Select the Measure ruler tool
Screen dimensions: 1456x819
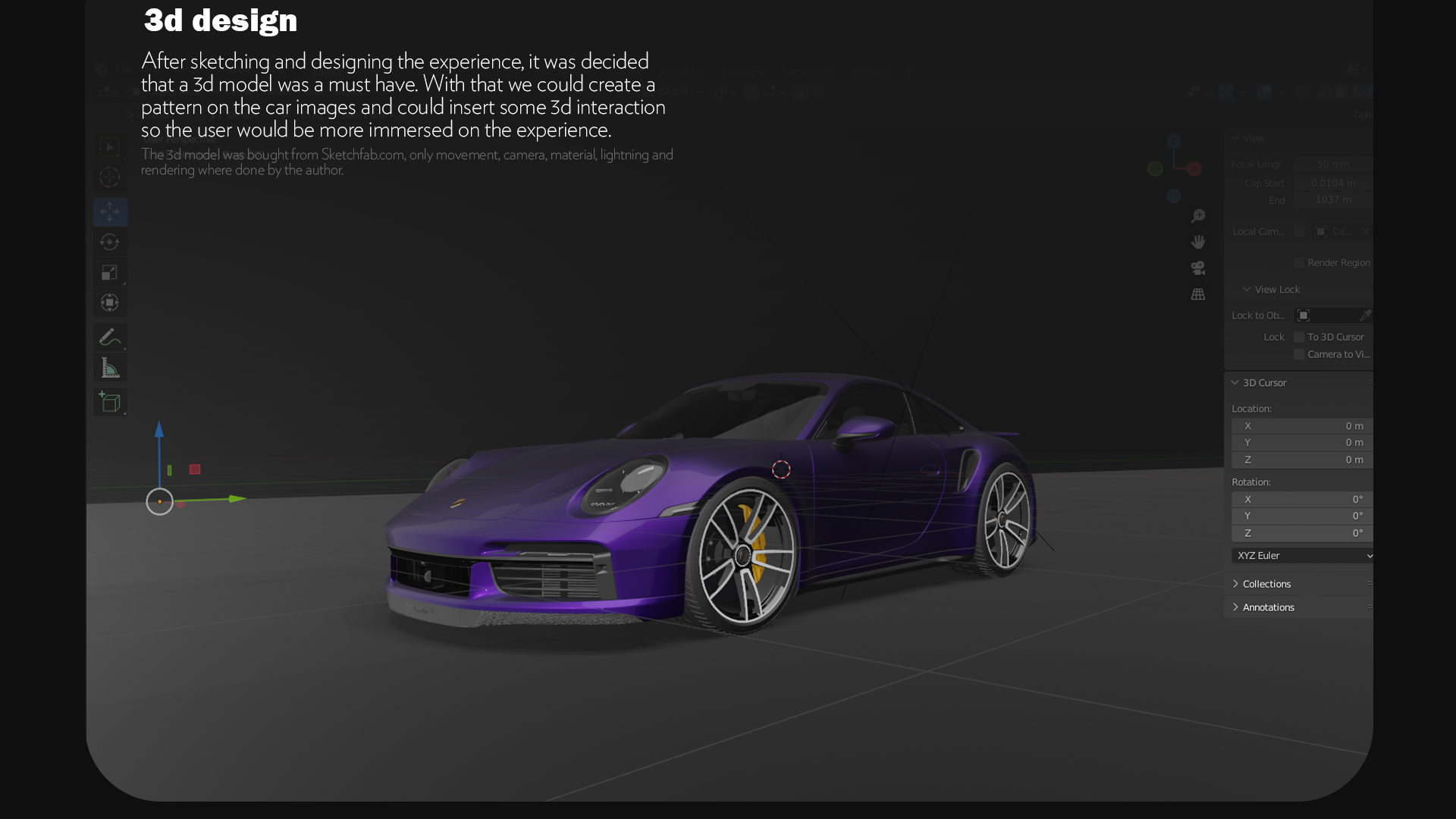[x=110, y=369]
